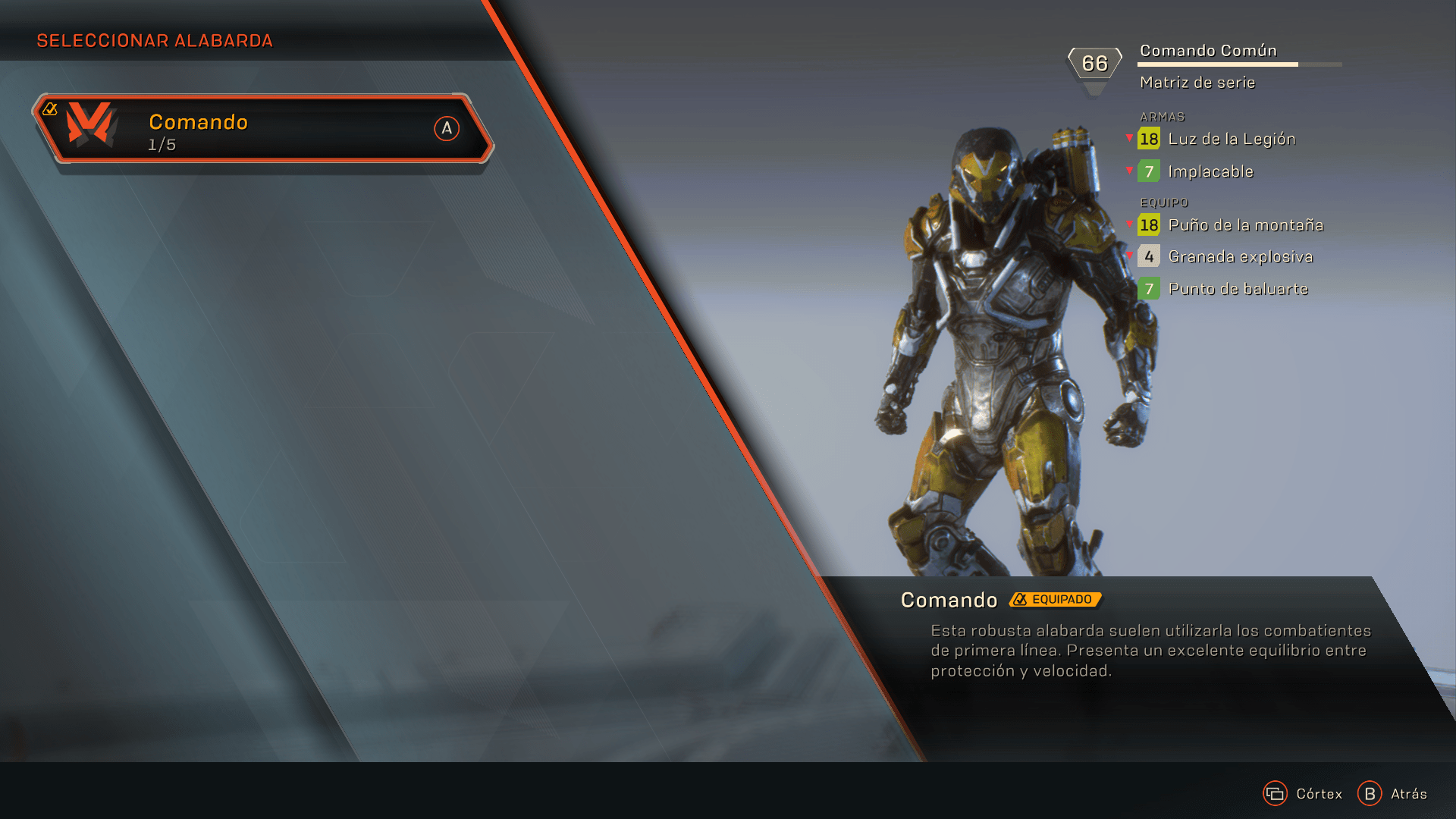Screen dimensions: 1456x819
Task: Select the Implacable weapon row
Action: click(1210, 172)
